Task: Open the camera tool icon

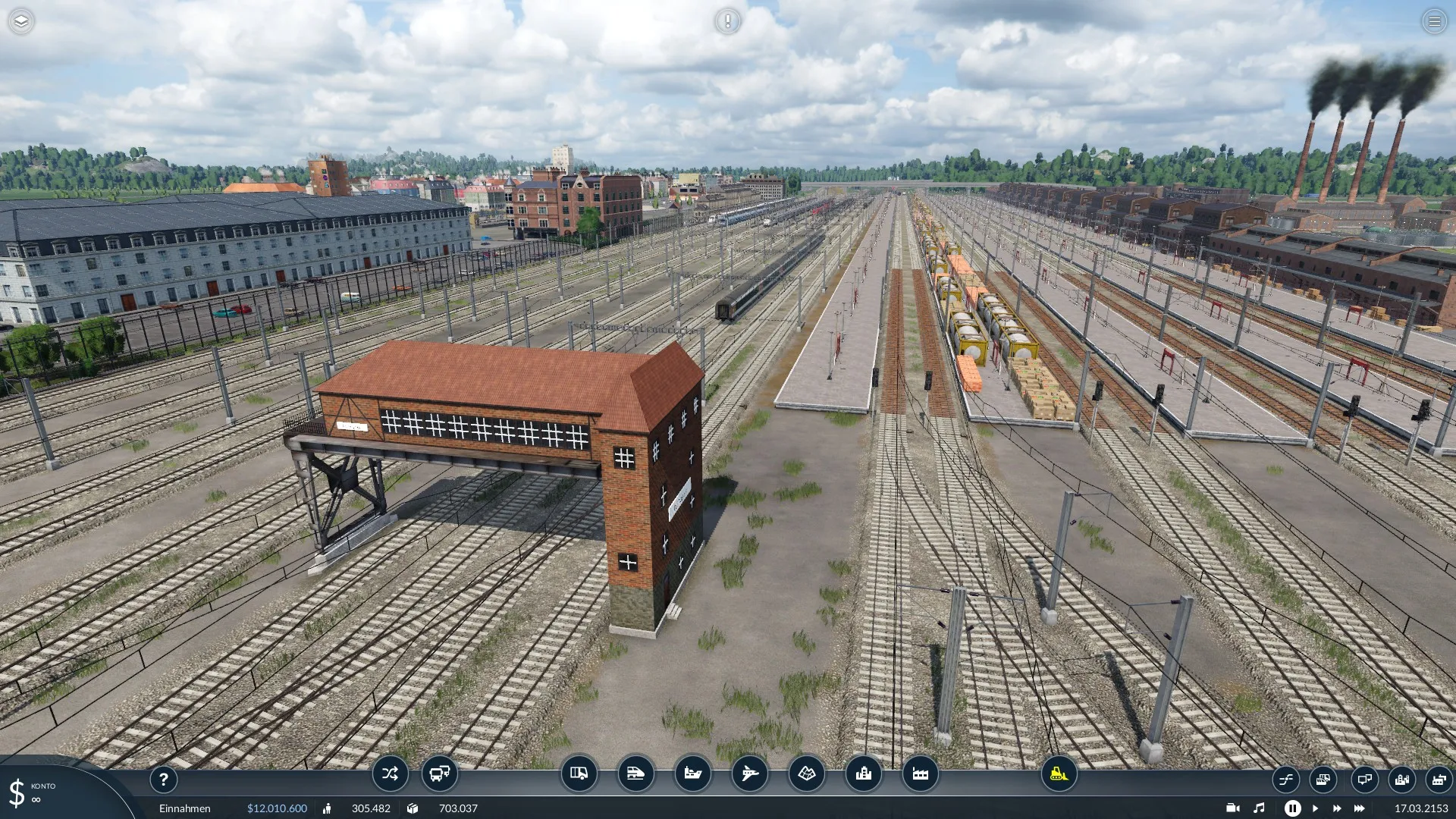Action: 1232,808
